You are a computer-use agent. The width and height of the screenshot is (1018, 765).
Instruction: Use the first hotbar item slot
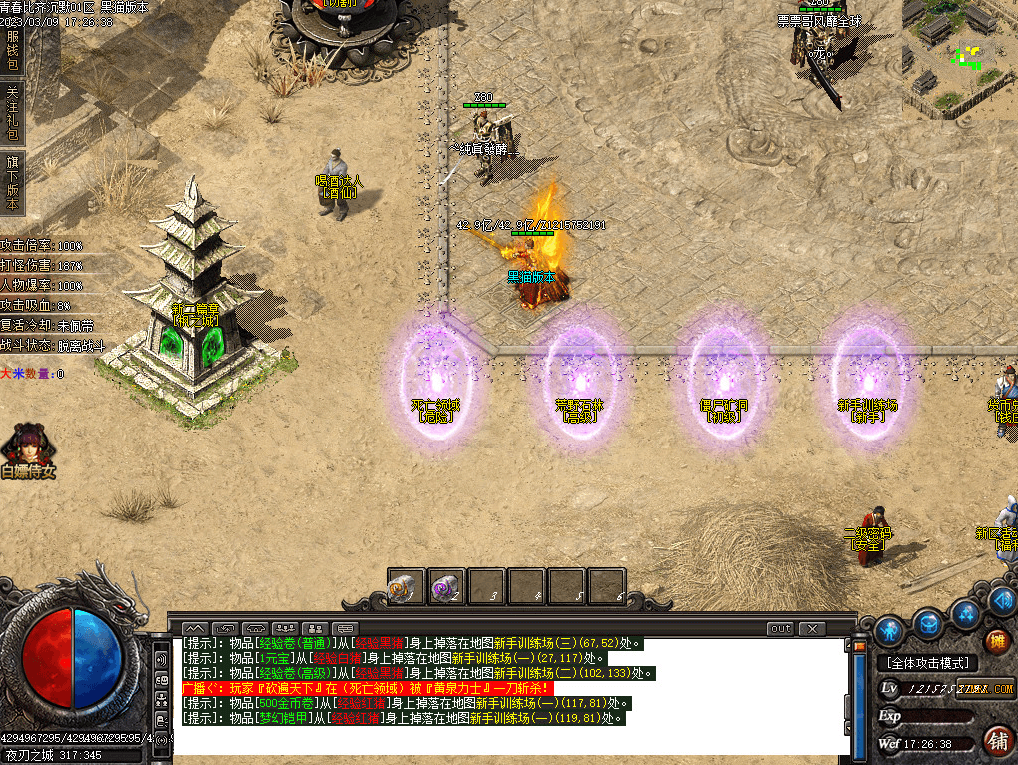click(x=407, y=587)
